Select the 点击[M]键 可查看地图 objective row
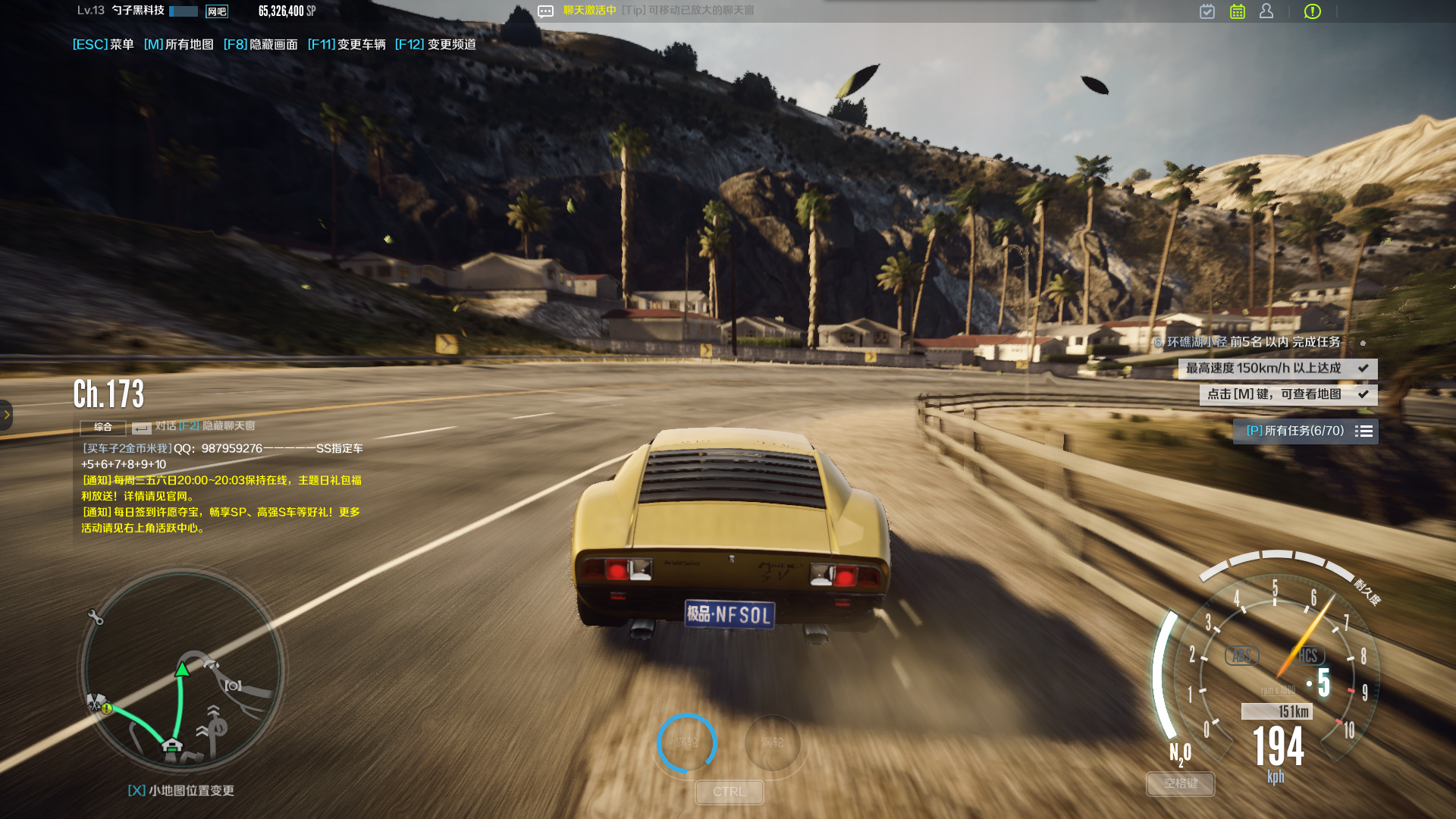The height and width of the screenshot is (819, 1456). click(x=1288, y=394)
